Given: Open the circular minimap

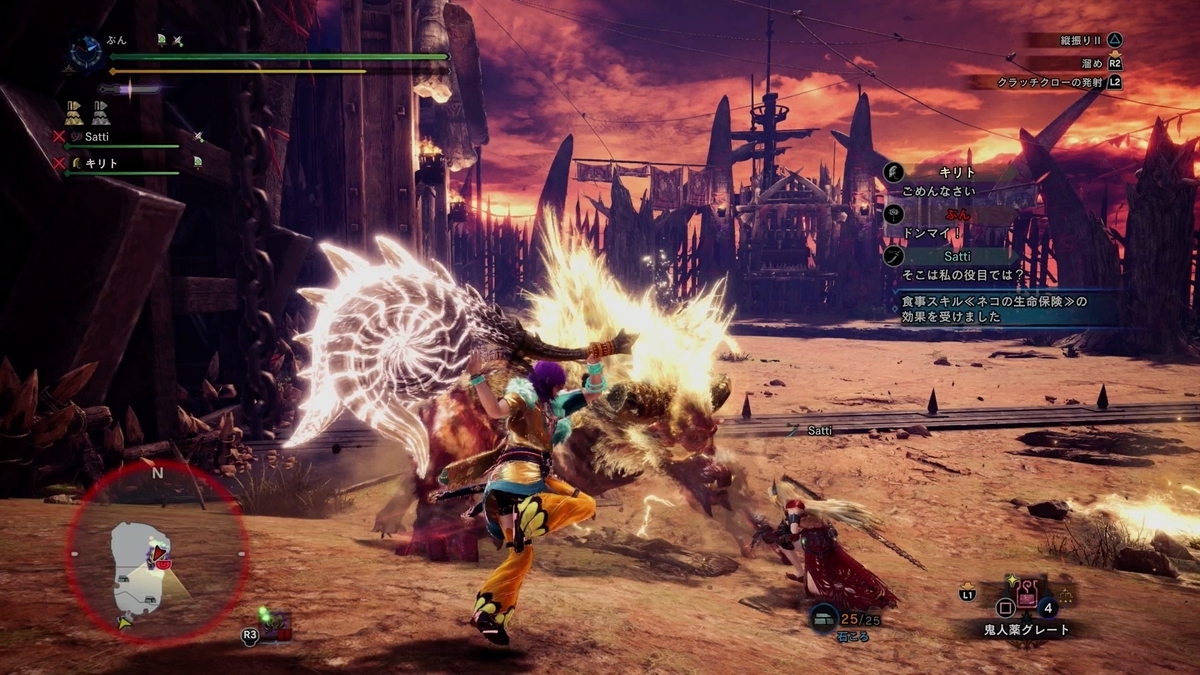Looking at the screenshot, I should point(156,550).
